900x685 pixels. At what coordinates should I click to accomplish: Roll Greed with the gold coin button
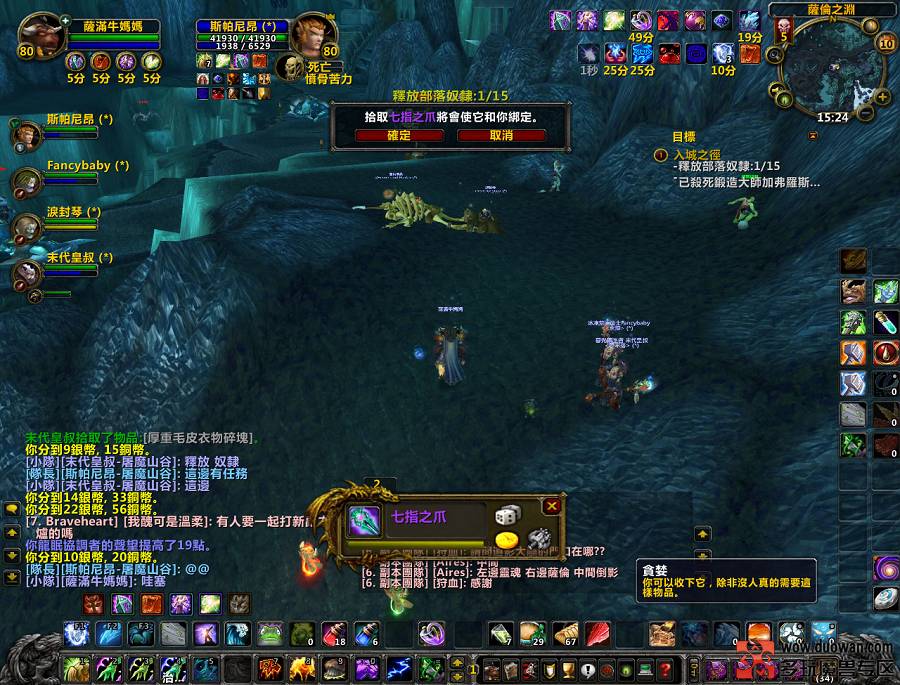(x=506, y=540)
